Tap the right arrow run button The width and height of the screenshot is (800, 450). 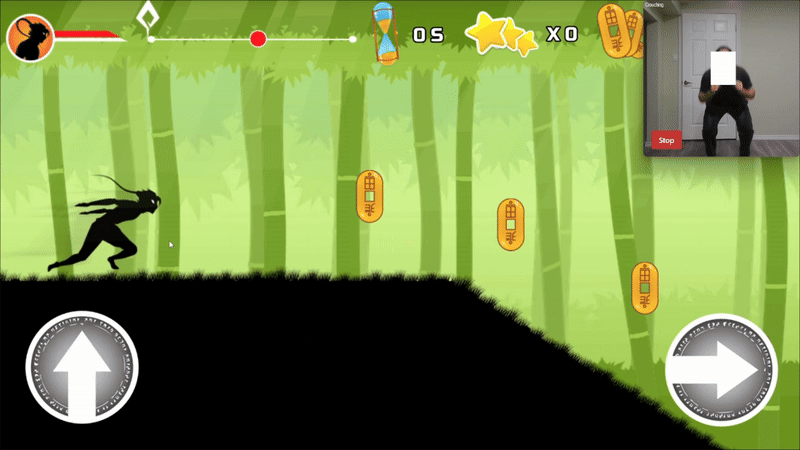click(x=720, y=369)
